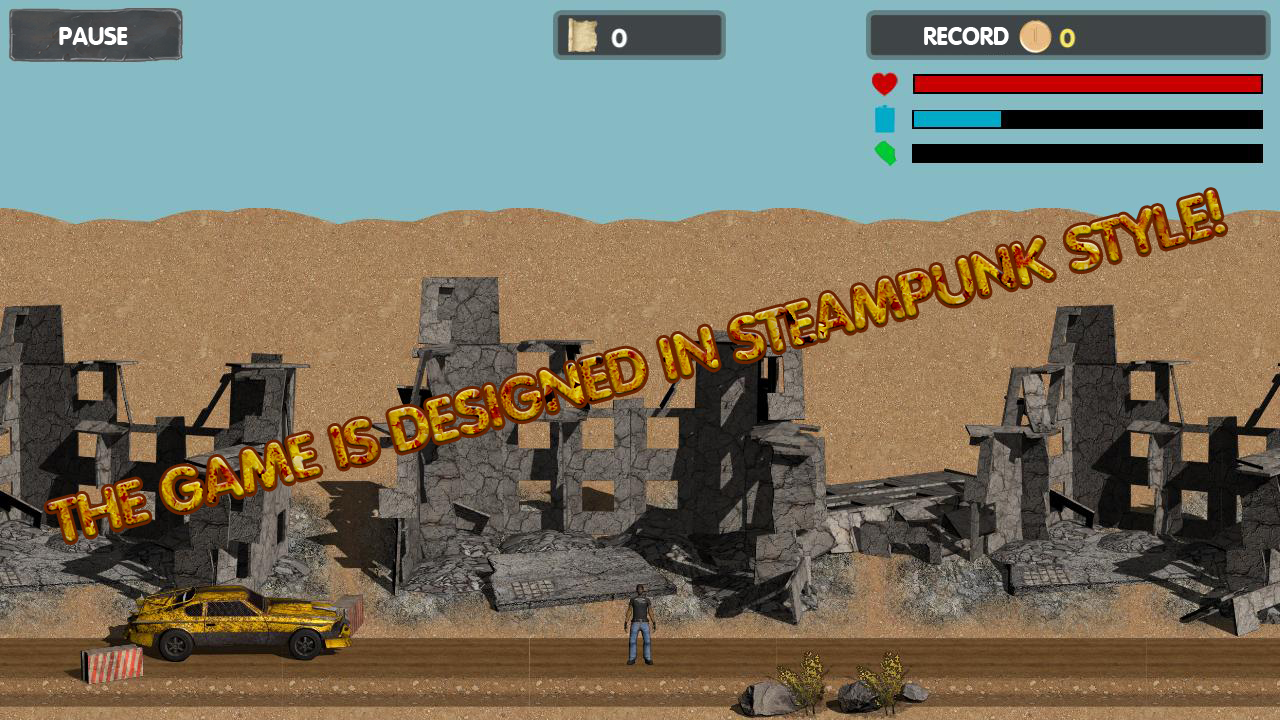This screenshot has height=720, width=1280.
Task: Click the red heart health icon
Action: click(x=885, y=84)
